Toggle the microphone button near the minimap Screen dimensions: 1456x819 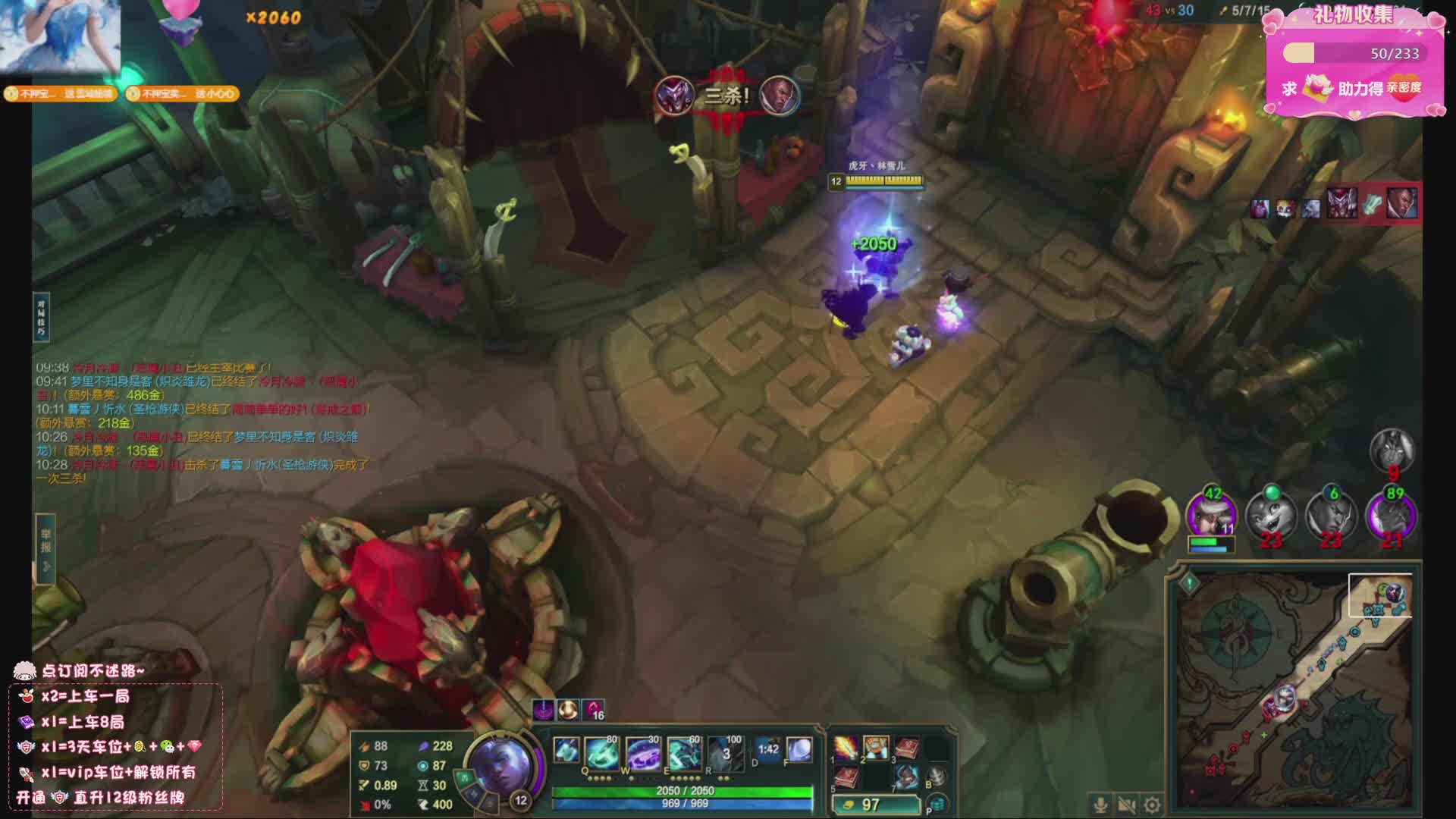(1100, 805)
